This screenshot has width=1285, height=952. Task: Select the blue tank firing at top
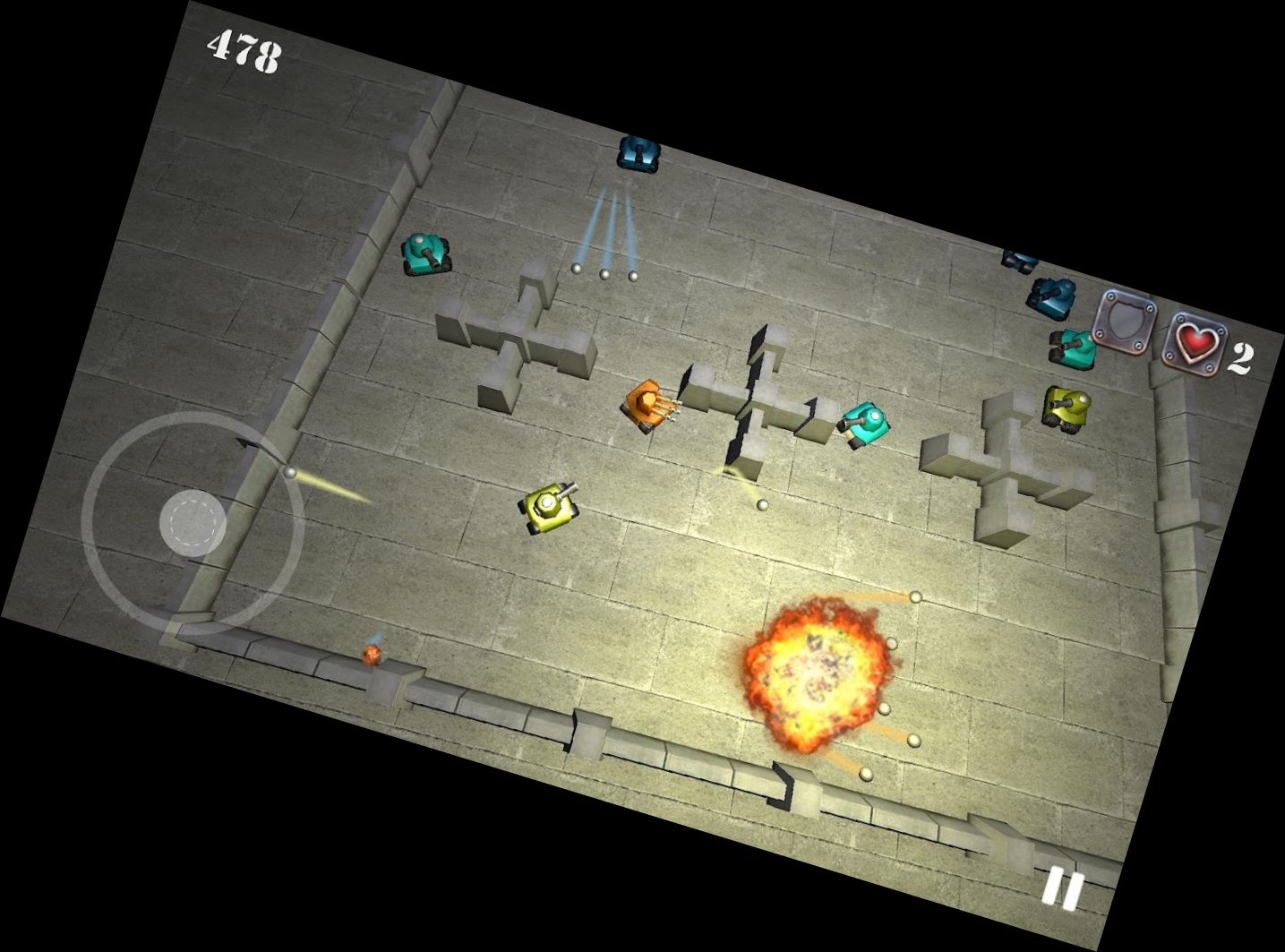[x=638, y=154]
